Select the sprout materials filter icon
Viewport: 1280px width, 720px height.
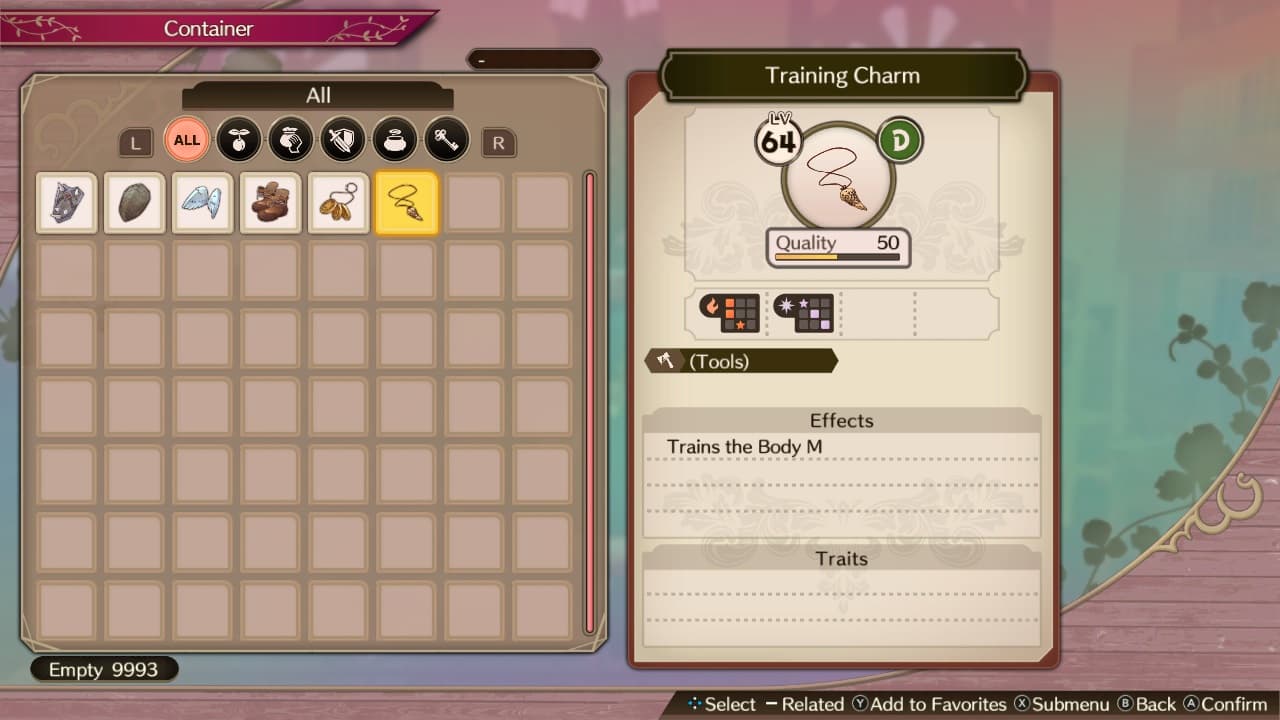click(238, 140)
